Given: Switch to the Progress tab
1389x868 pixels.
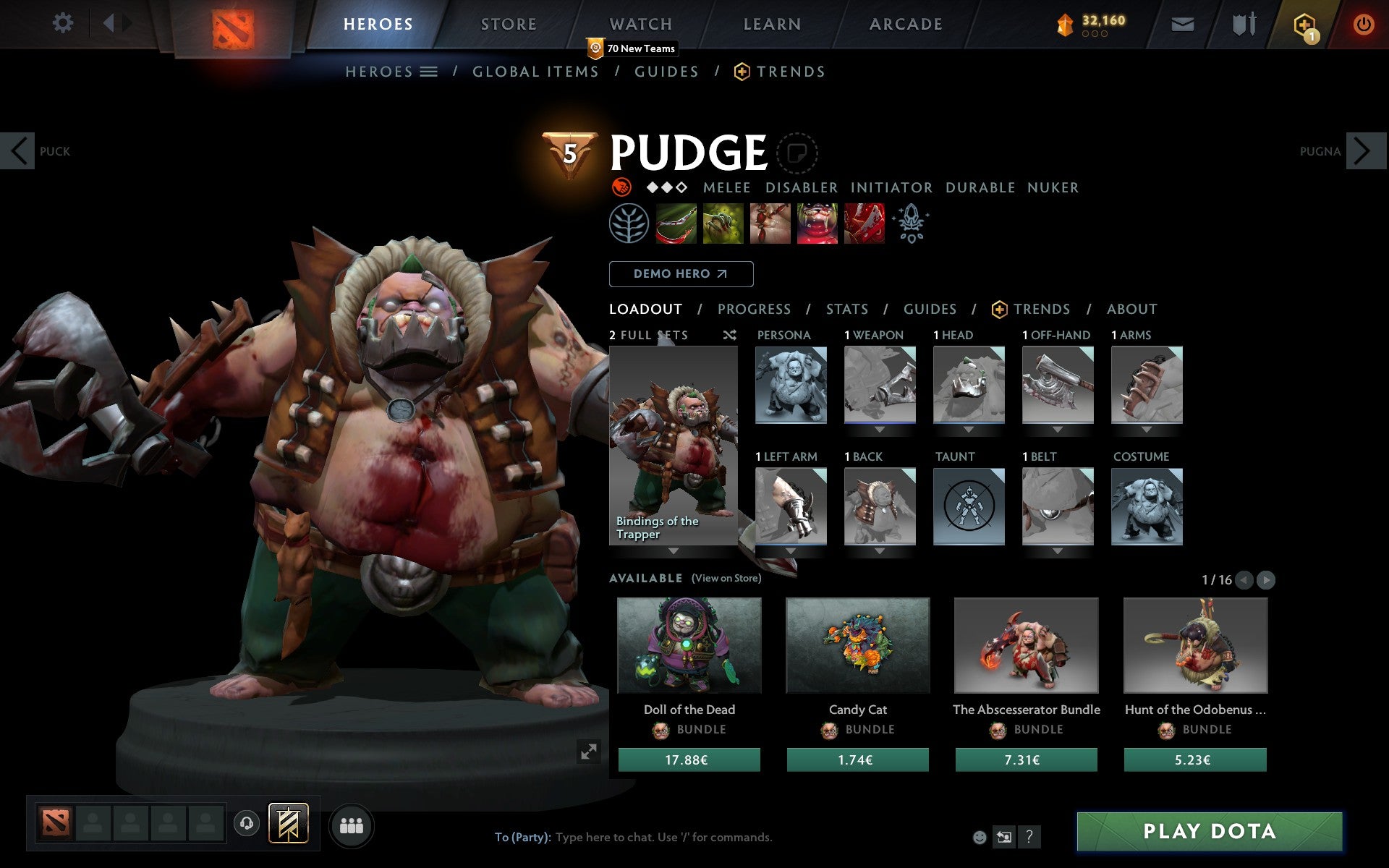Looking at the screenshot, I should tap(754, 309).
